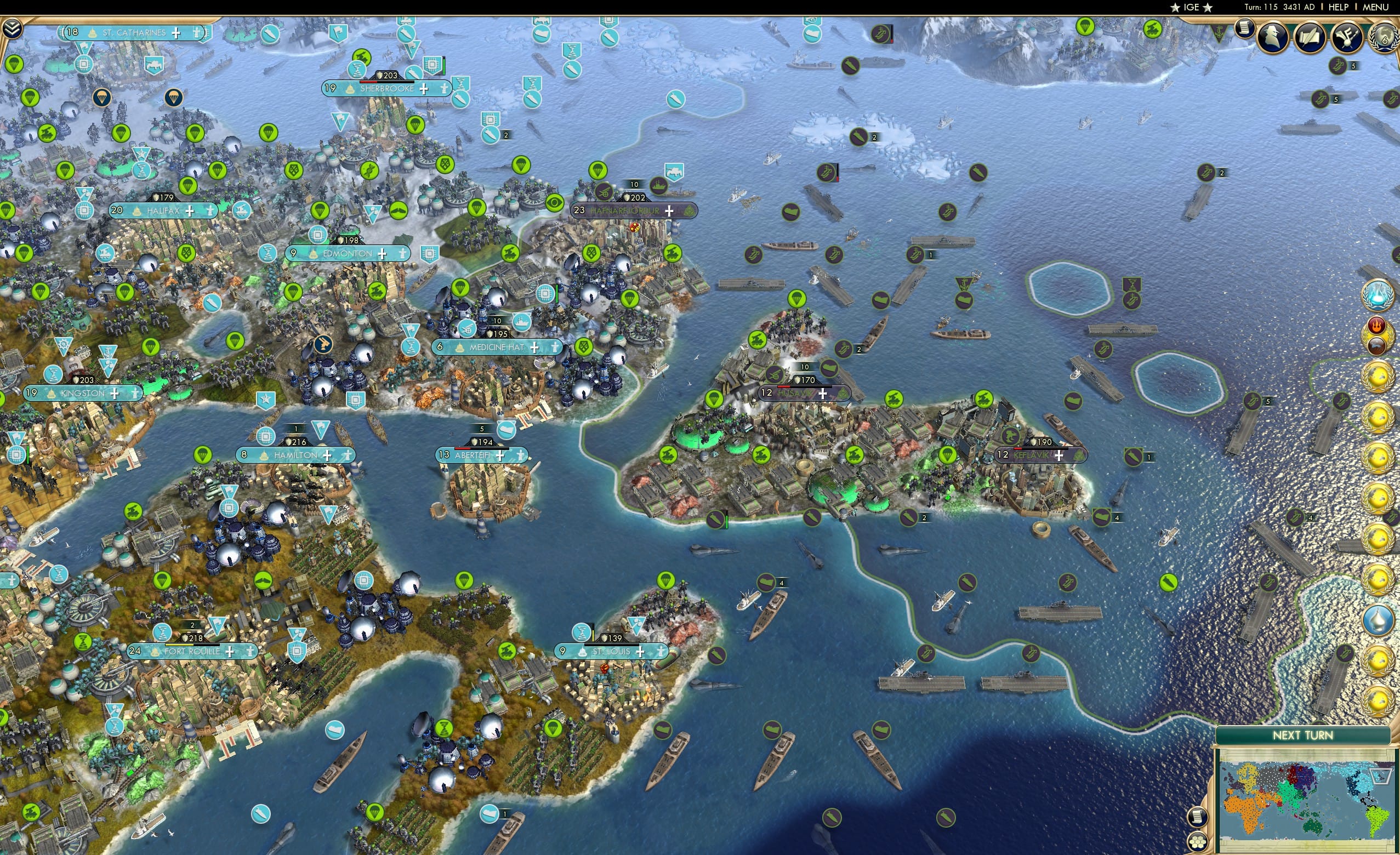The height and width of the screenshot is (855, 1400).
Task: Open the Cultural overview scroll-and-quill icon
Action: click(x=1308, y=37)
